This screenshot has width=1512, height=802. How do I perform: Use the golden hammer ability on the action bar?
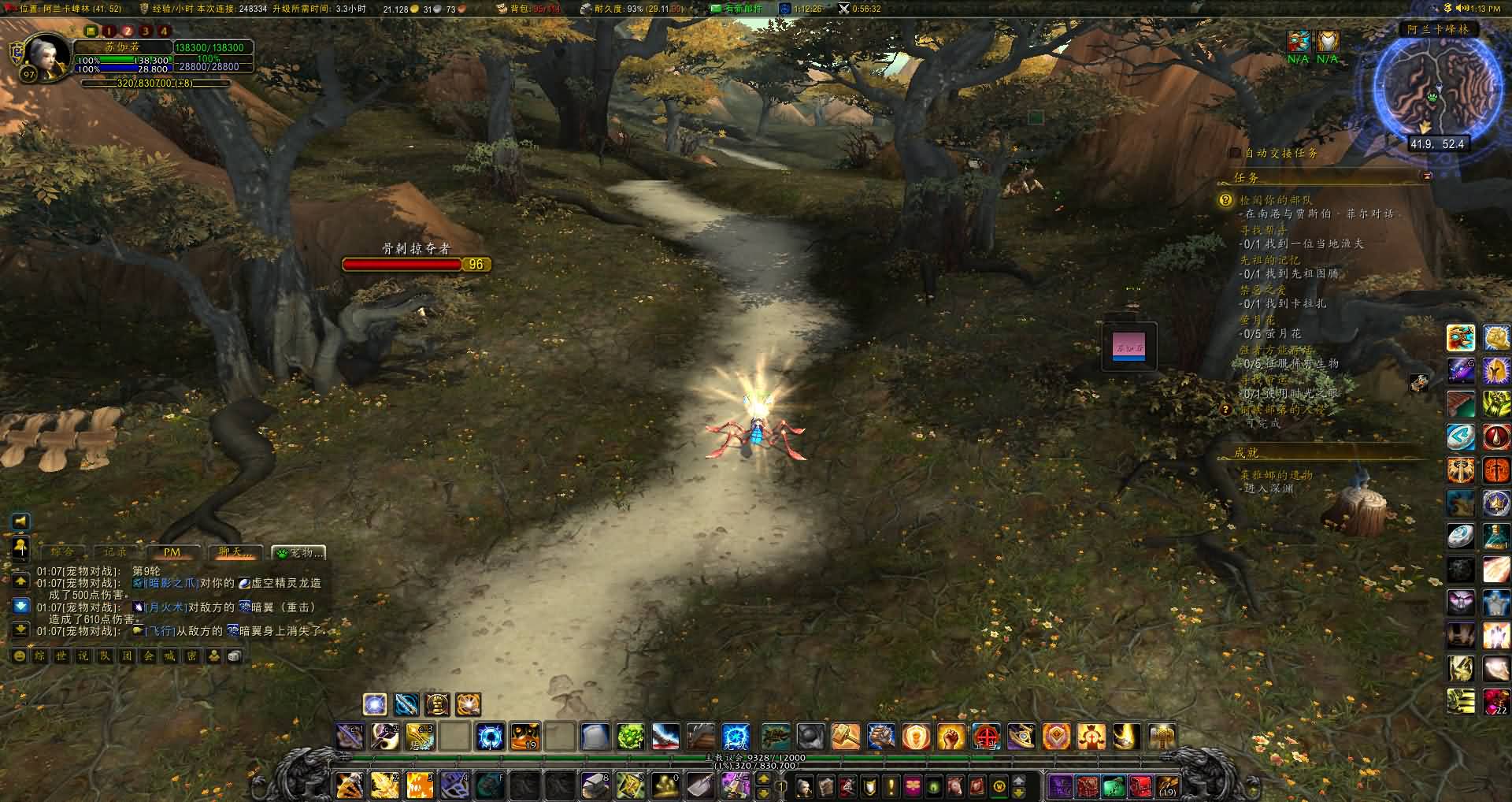coord(846,737)
